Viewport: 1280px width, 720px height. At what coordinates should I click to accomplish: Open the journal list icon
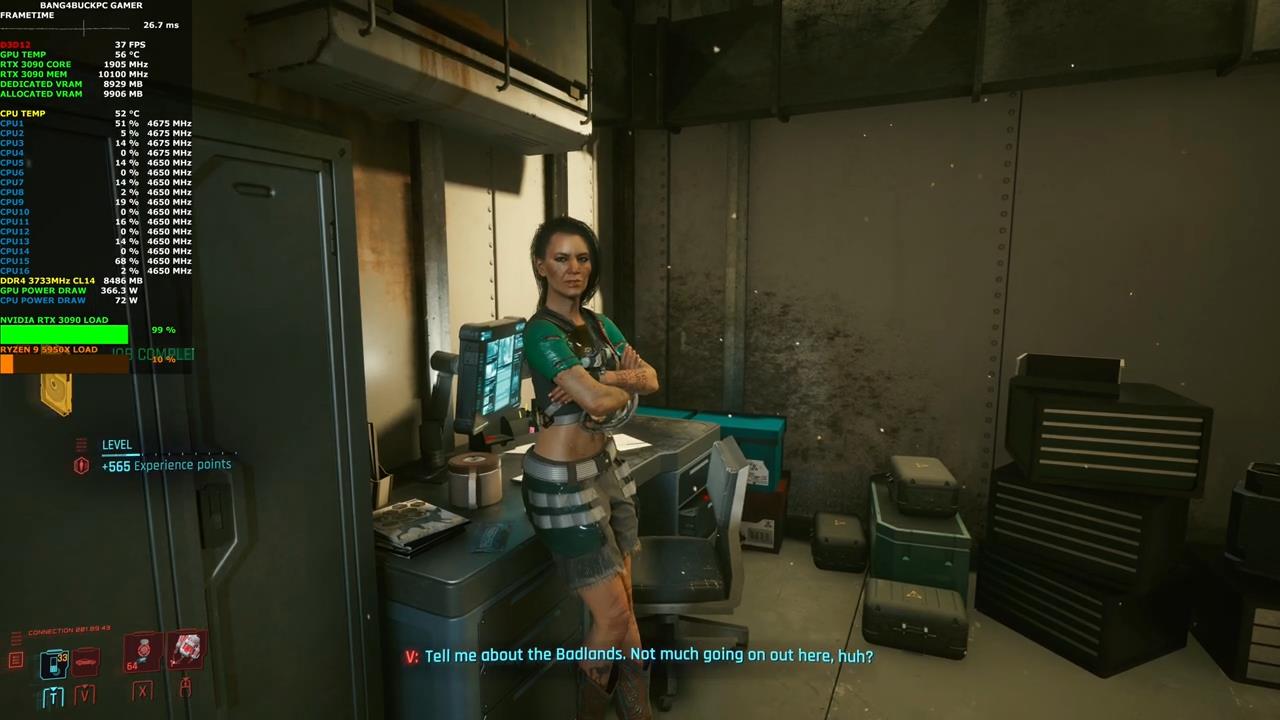coord(16,660)
